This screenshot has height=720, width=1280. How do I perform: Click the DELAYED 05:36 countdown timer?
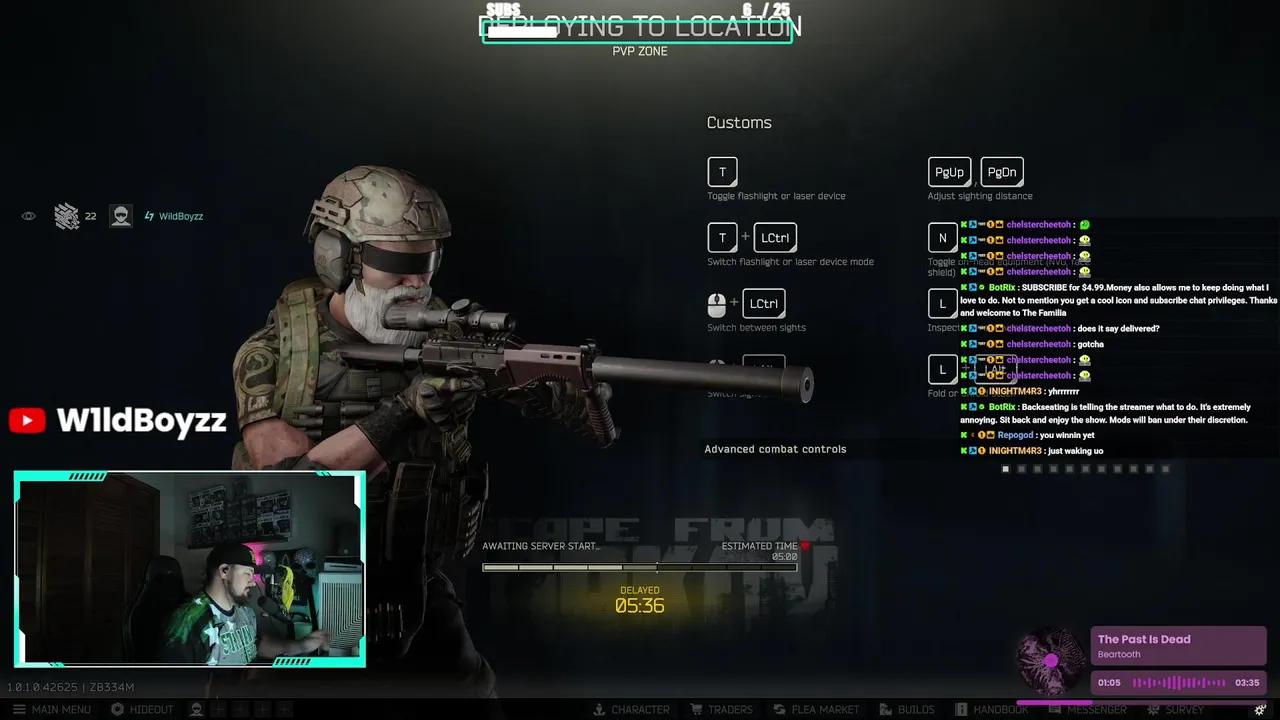(639, 599)
